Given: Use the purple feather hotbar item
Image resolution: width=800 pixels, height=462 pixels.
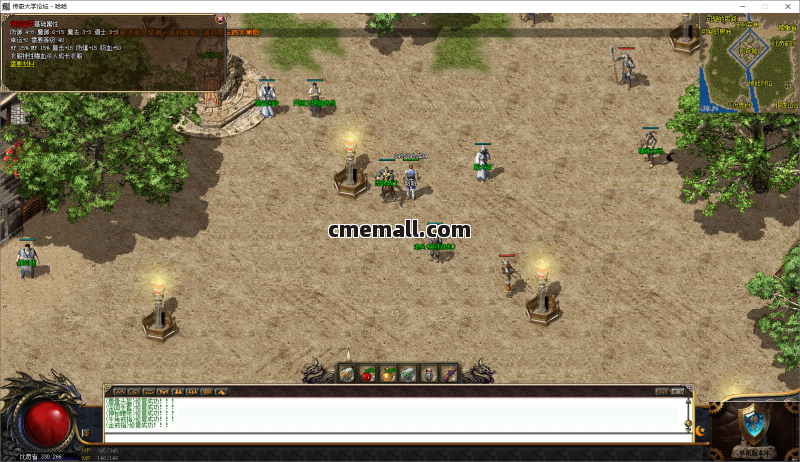Looking at the screenshot, I should (451, 374).
